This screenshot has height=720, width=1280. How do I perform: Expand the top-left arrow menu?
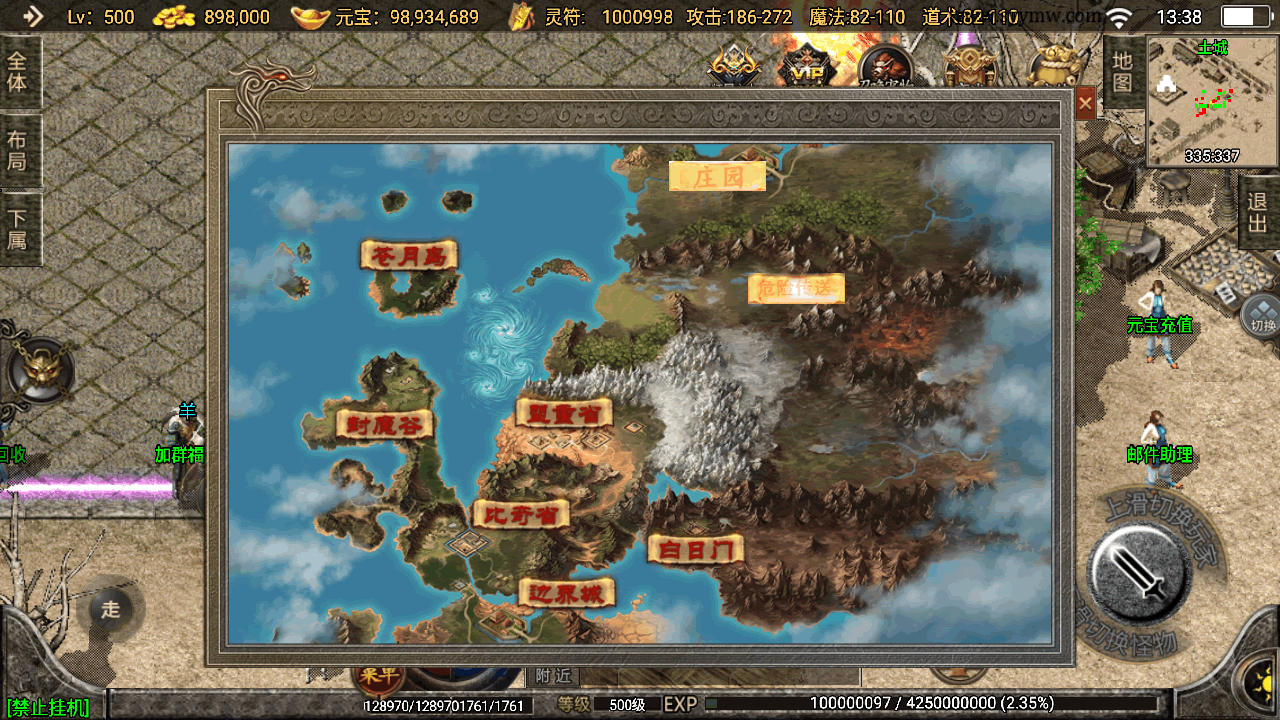pyautogui.click(x=32, y=16)
